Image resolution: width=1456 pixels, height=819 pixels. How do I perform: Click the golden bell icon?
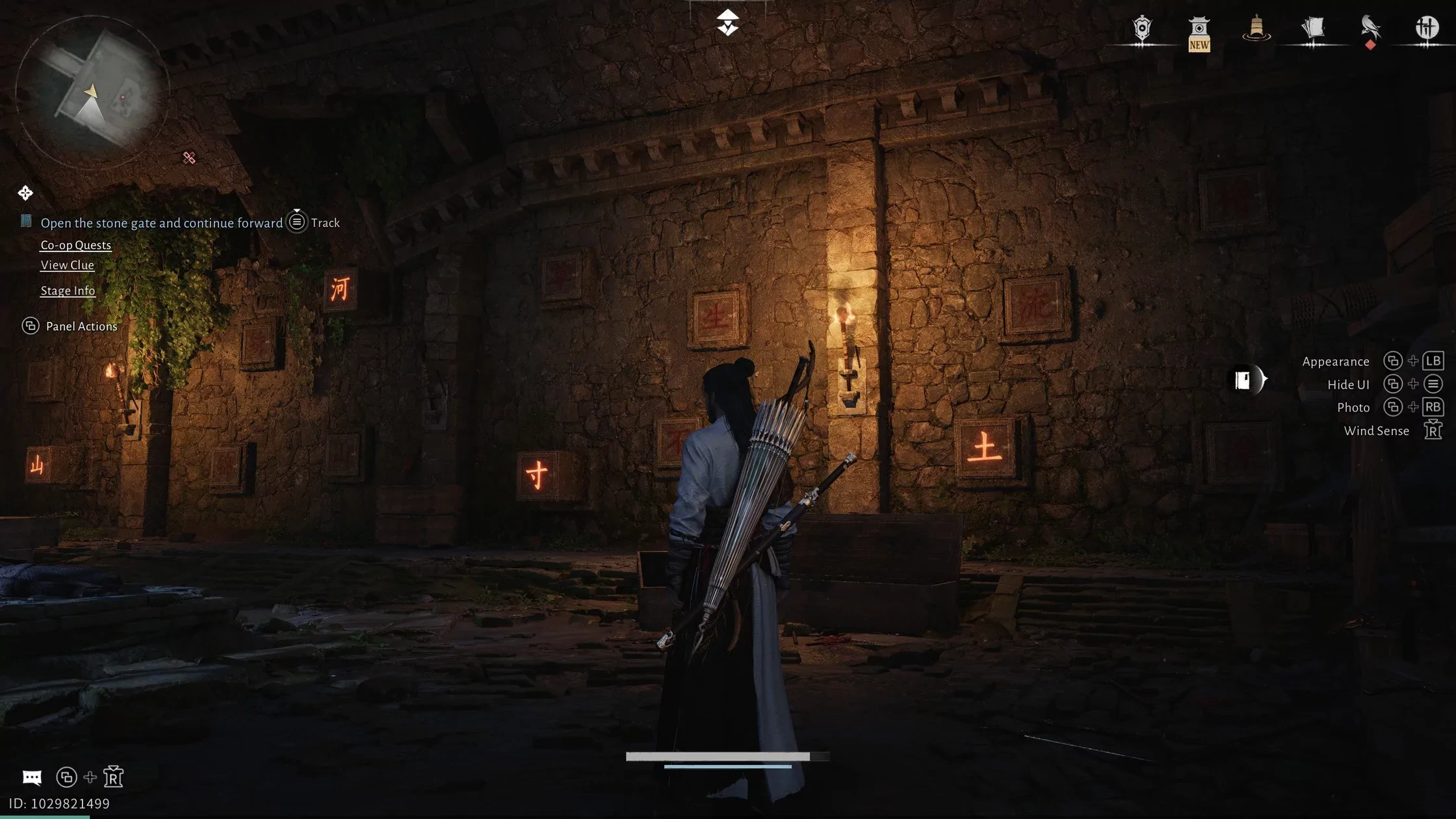click(x=1256, y=29)
